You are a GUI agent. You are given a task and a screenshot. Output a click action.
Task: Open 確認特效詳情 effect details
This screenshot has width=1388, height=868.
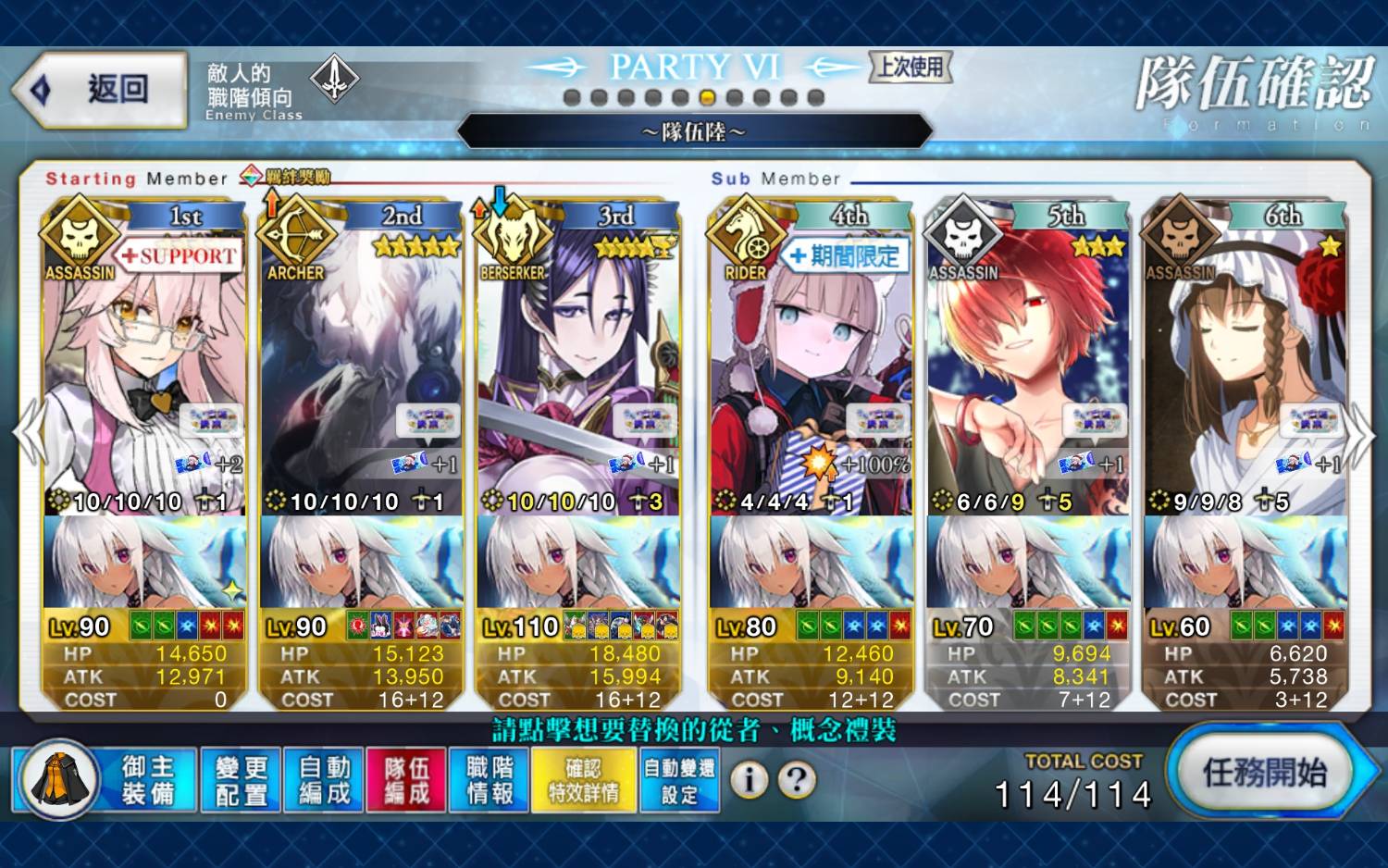pyautogui.click(x=584, y=780)
